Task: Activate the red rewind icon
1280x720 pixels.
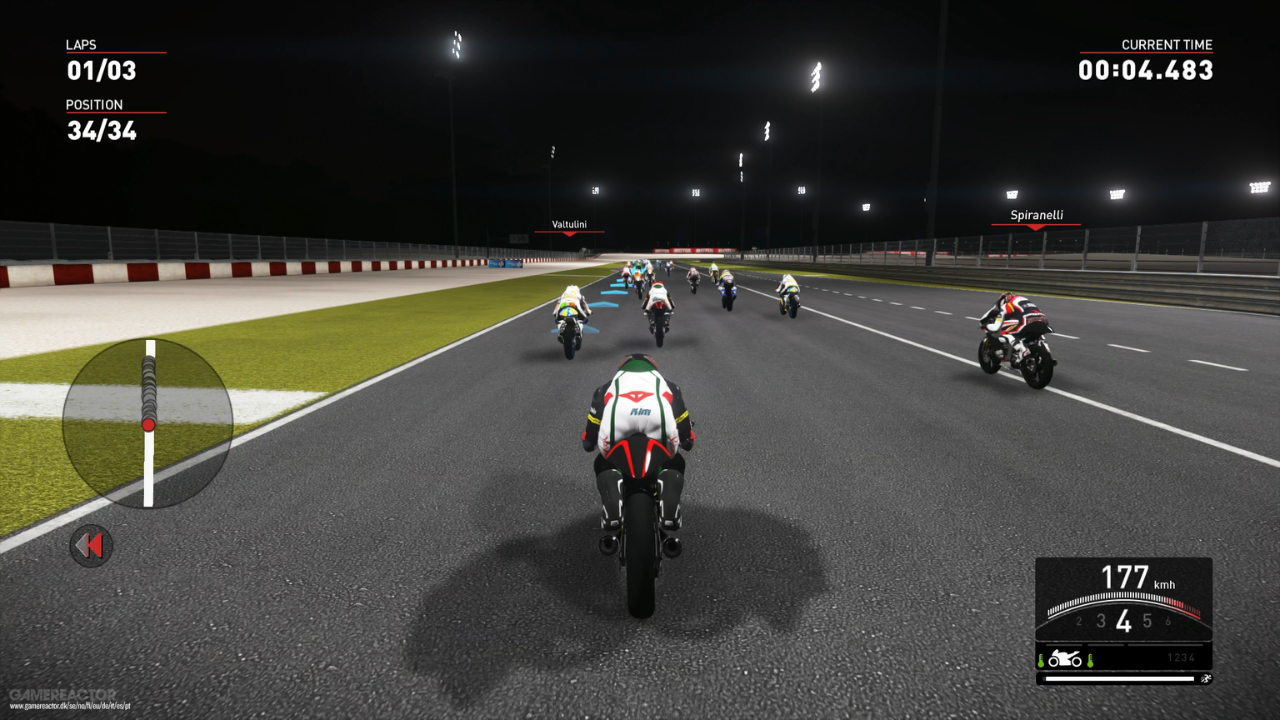Action: click(91, 546)
